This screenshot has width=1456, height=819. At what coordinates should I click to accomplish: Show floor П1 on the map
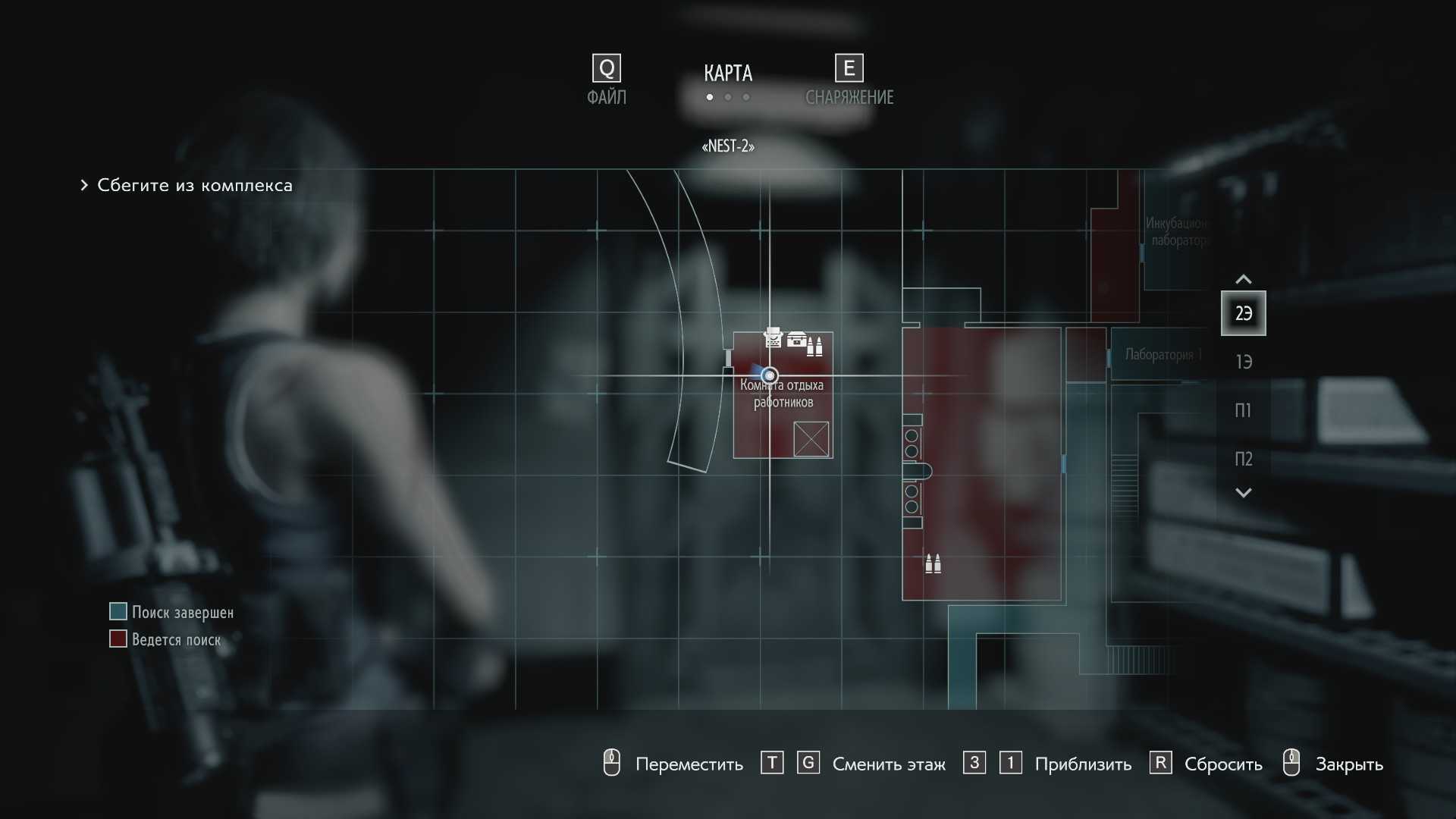point(1243,410)
